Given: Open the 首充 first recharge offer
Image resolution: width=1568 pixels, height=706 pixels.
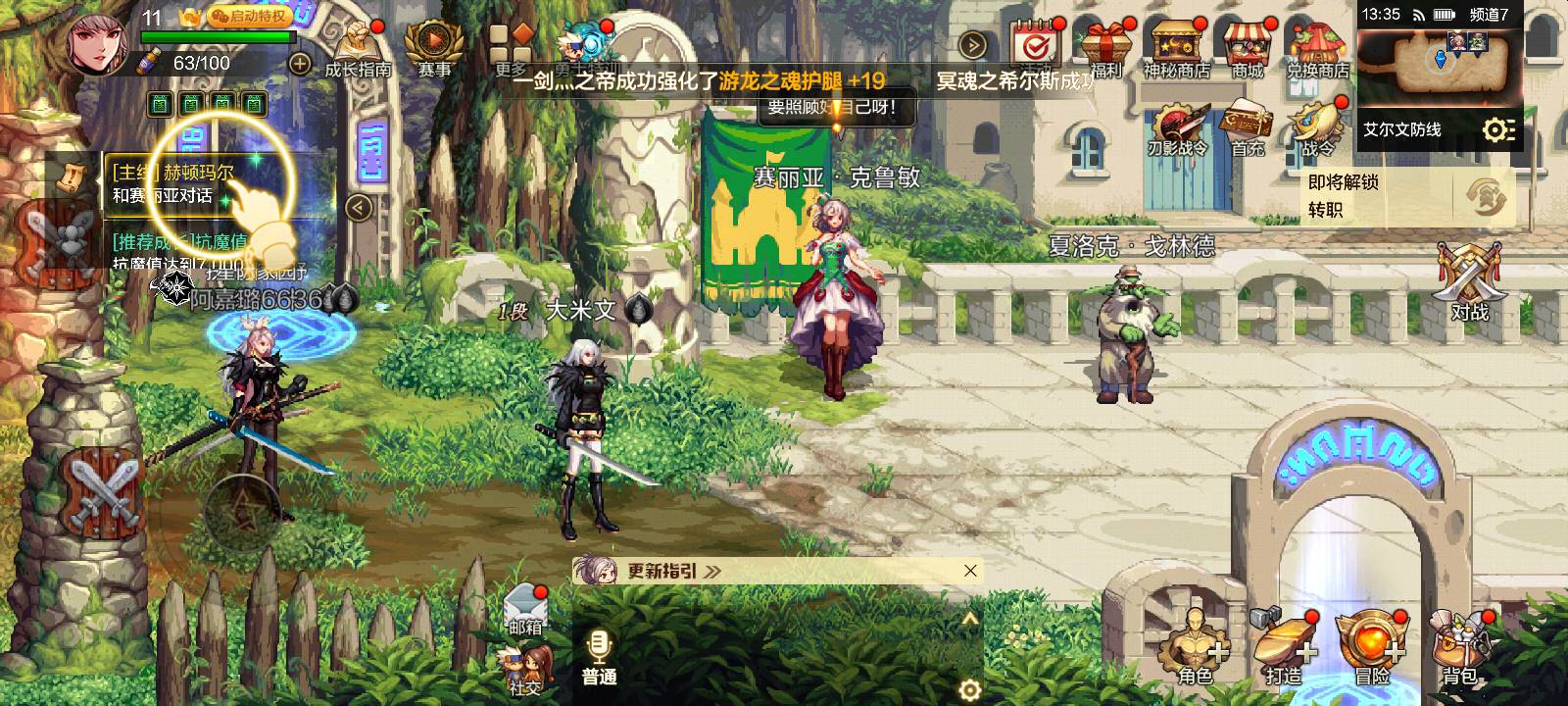Looking at the screenshot, I should 1248,128.
